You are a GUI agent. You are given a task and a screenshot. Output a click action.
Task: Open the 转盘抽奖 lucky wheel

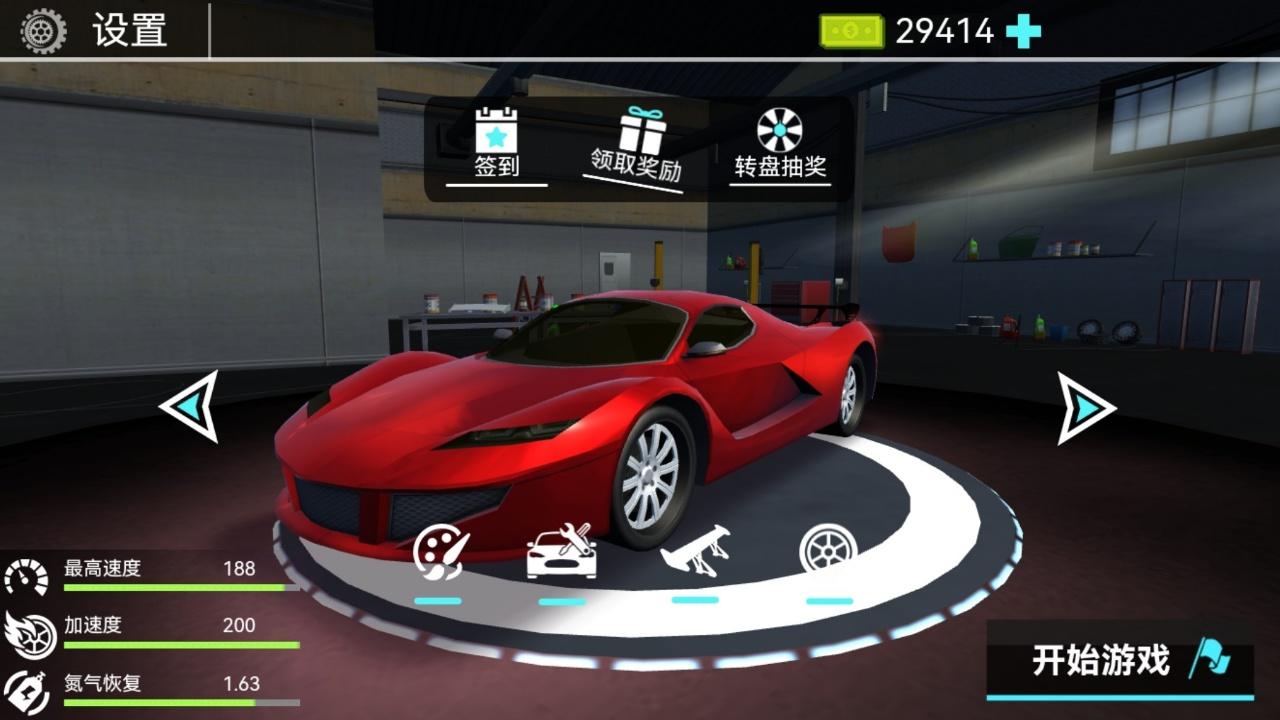click(x=780, y=144)
